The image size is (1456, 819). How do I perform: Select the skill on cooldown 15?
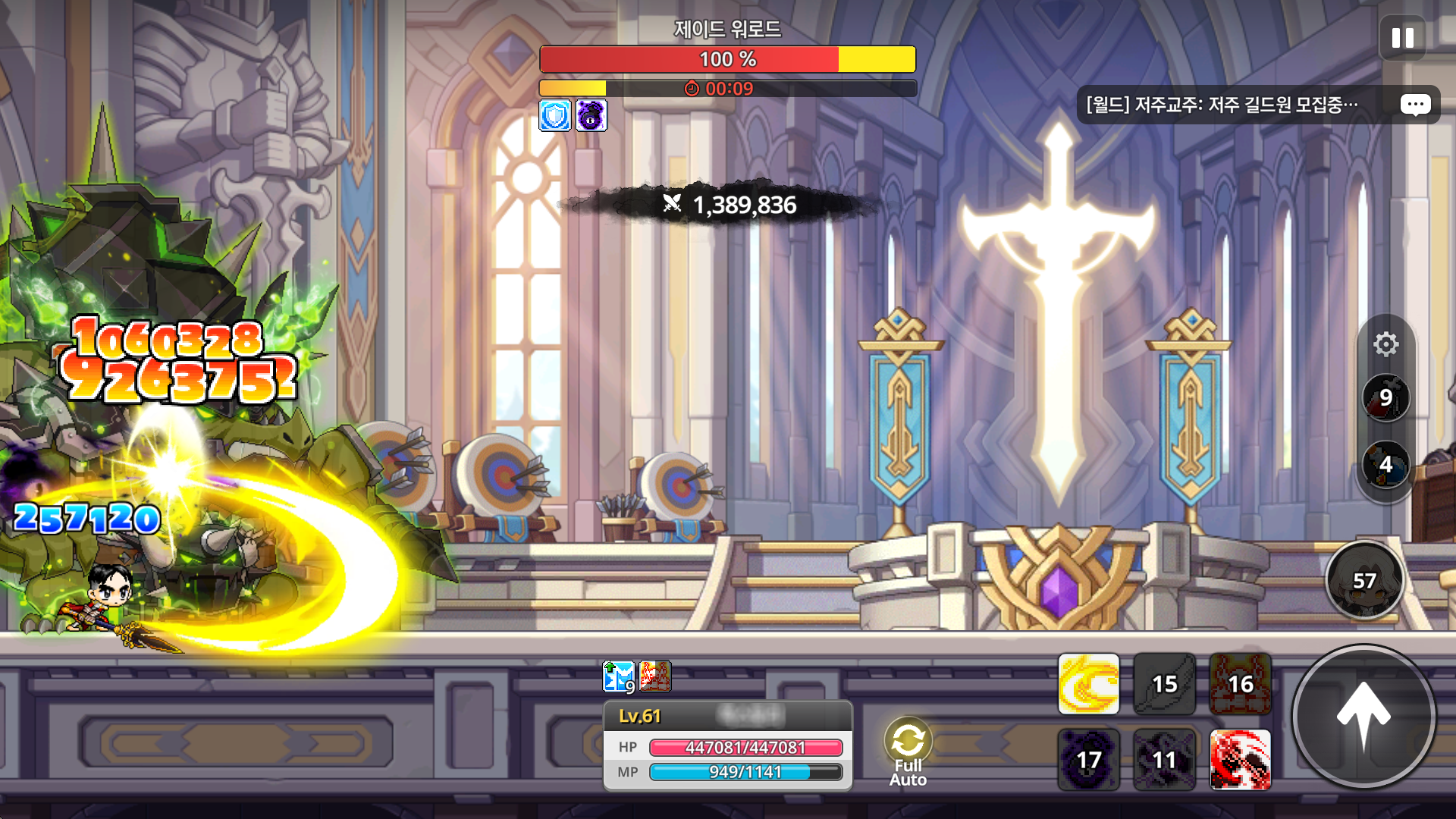coord(1164,684)
